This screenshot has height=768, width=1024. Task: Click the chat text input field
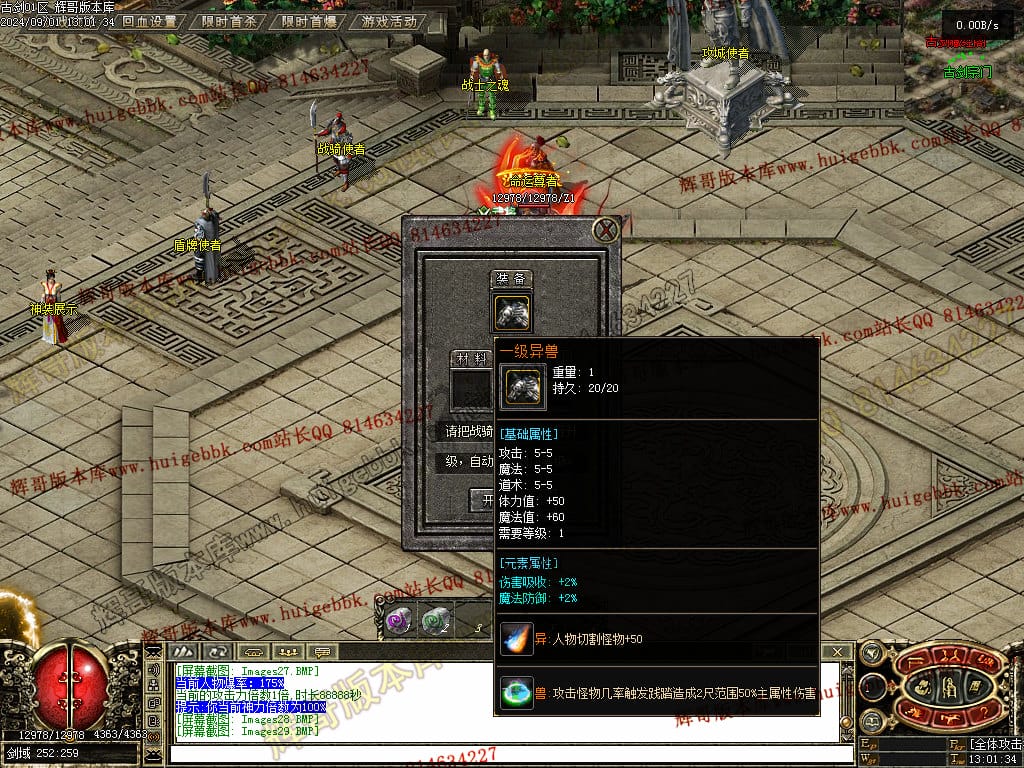pyautogui.click(x=500, y=753)
